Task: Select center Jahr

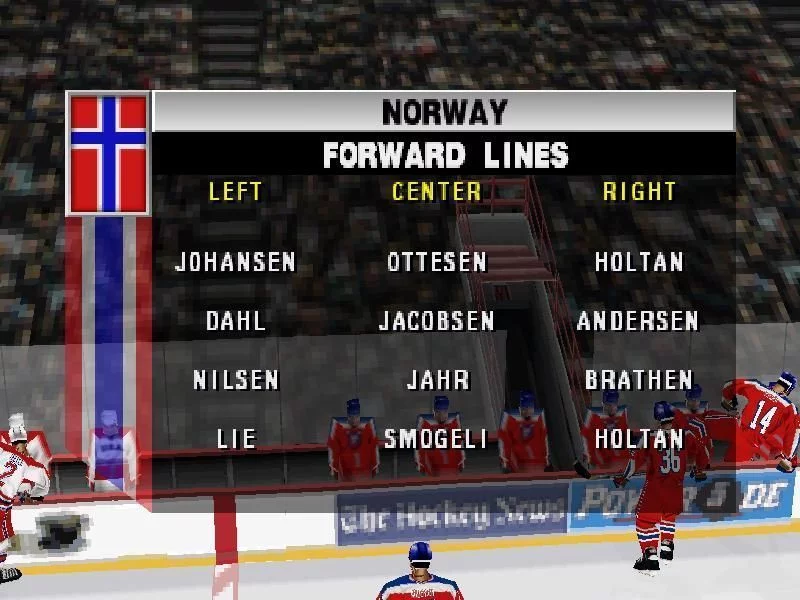Action: tap(437, 380)
